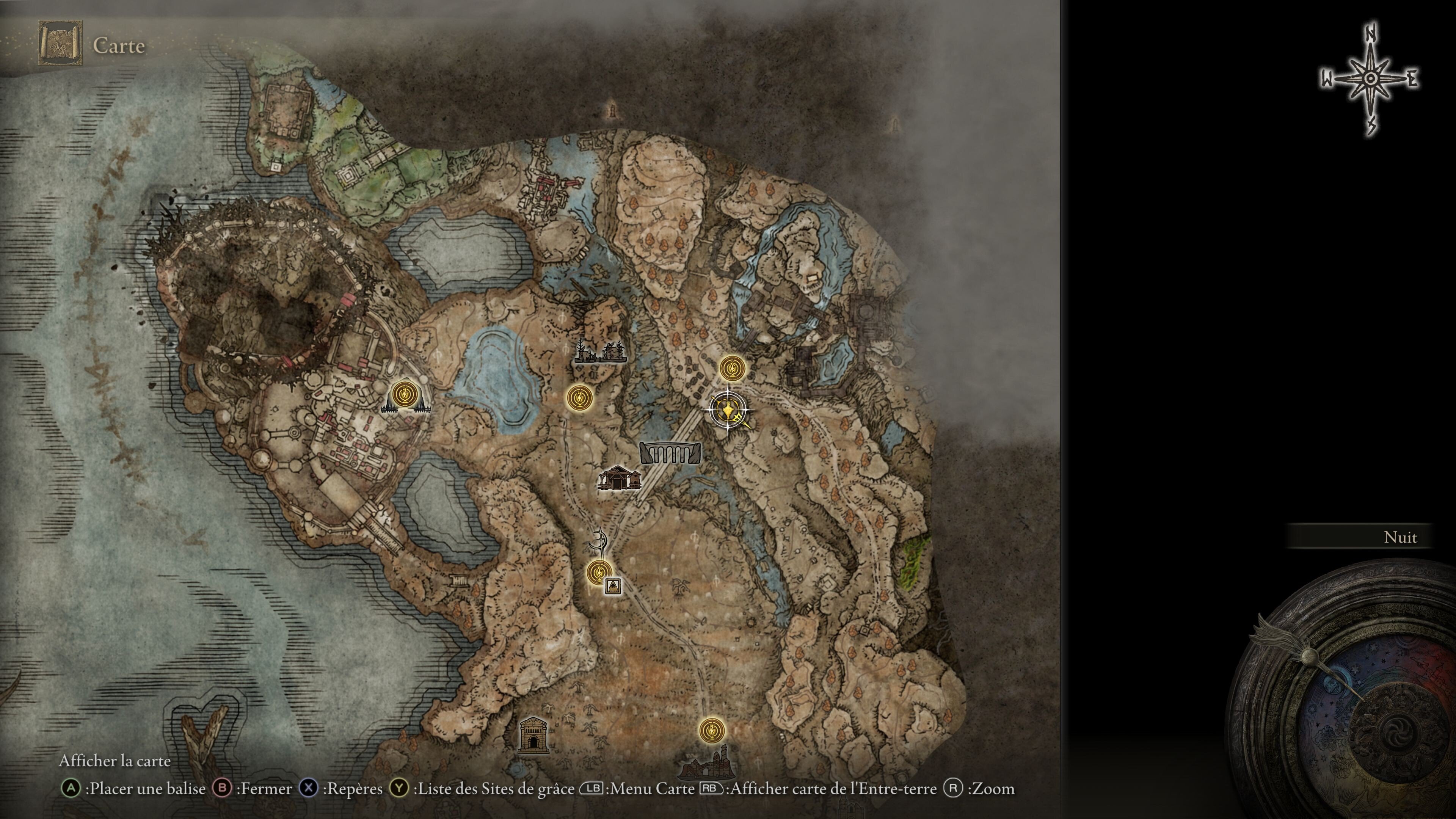Select the columned mausoleum building icon
1456x819 pixels.
(x=533, y=735)
